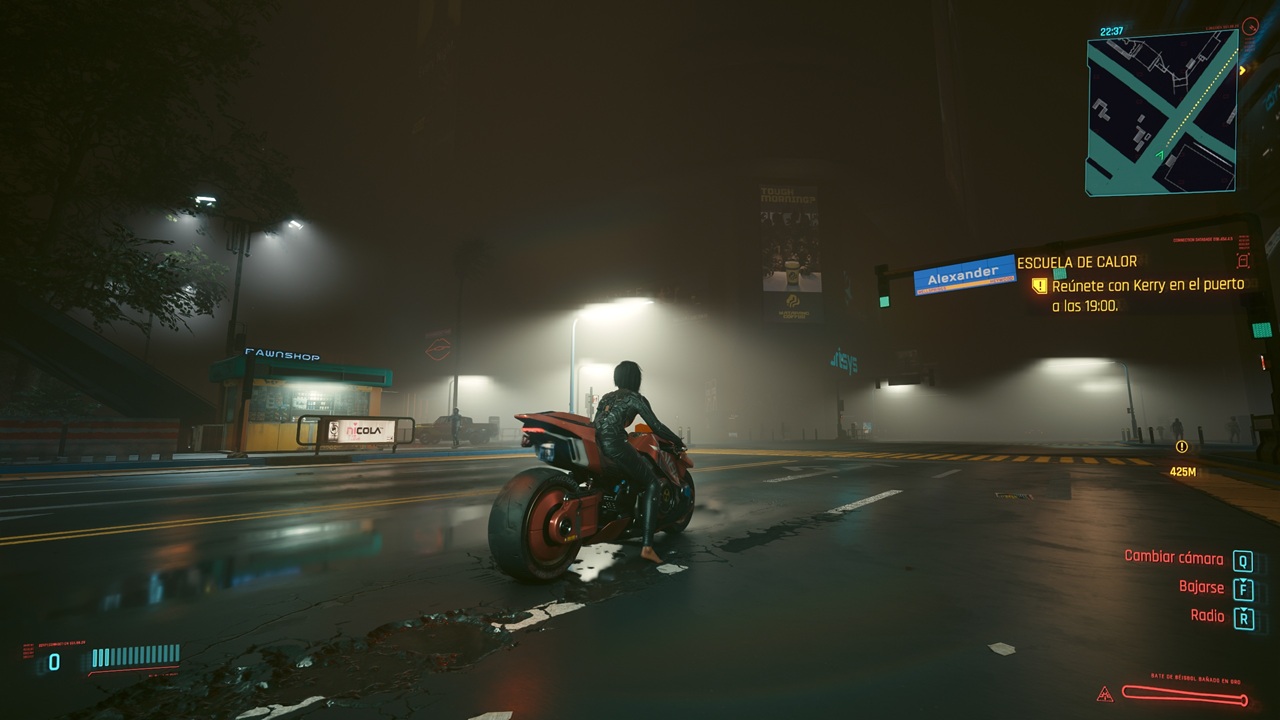Screen dimensions: 1280x720
Task: Click the red bracket icon beside quest title
Action: pyautogui.click(x=1243, y=261)
